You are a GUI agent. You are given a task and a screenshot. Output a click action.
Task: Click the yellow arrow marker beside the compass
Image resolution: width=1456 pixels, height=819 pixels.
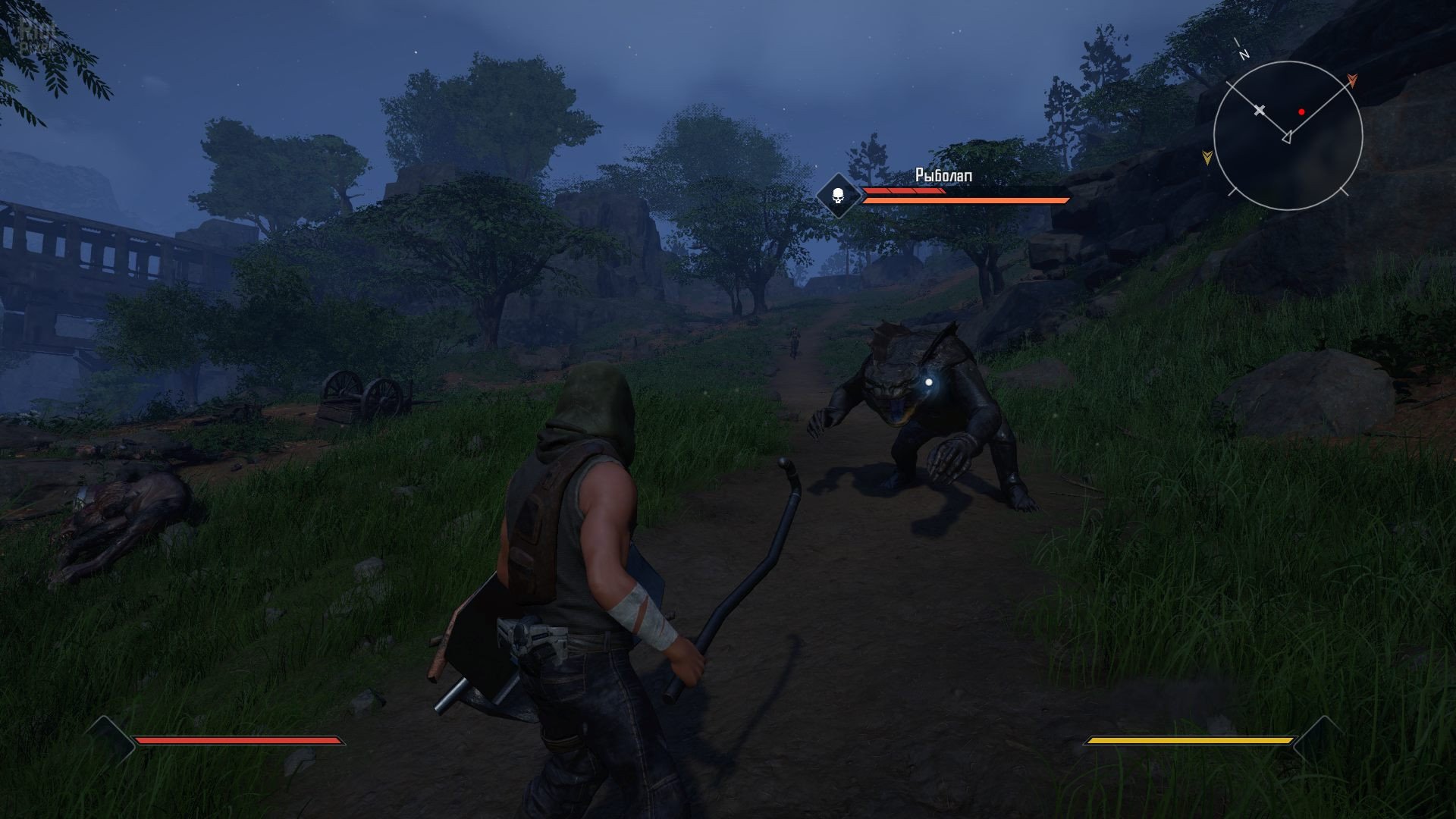[1207, 157]
